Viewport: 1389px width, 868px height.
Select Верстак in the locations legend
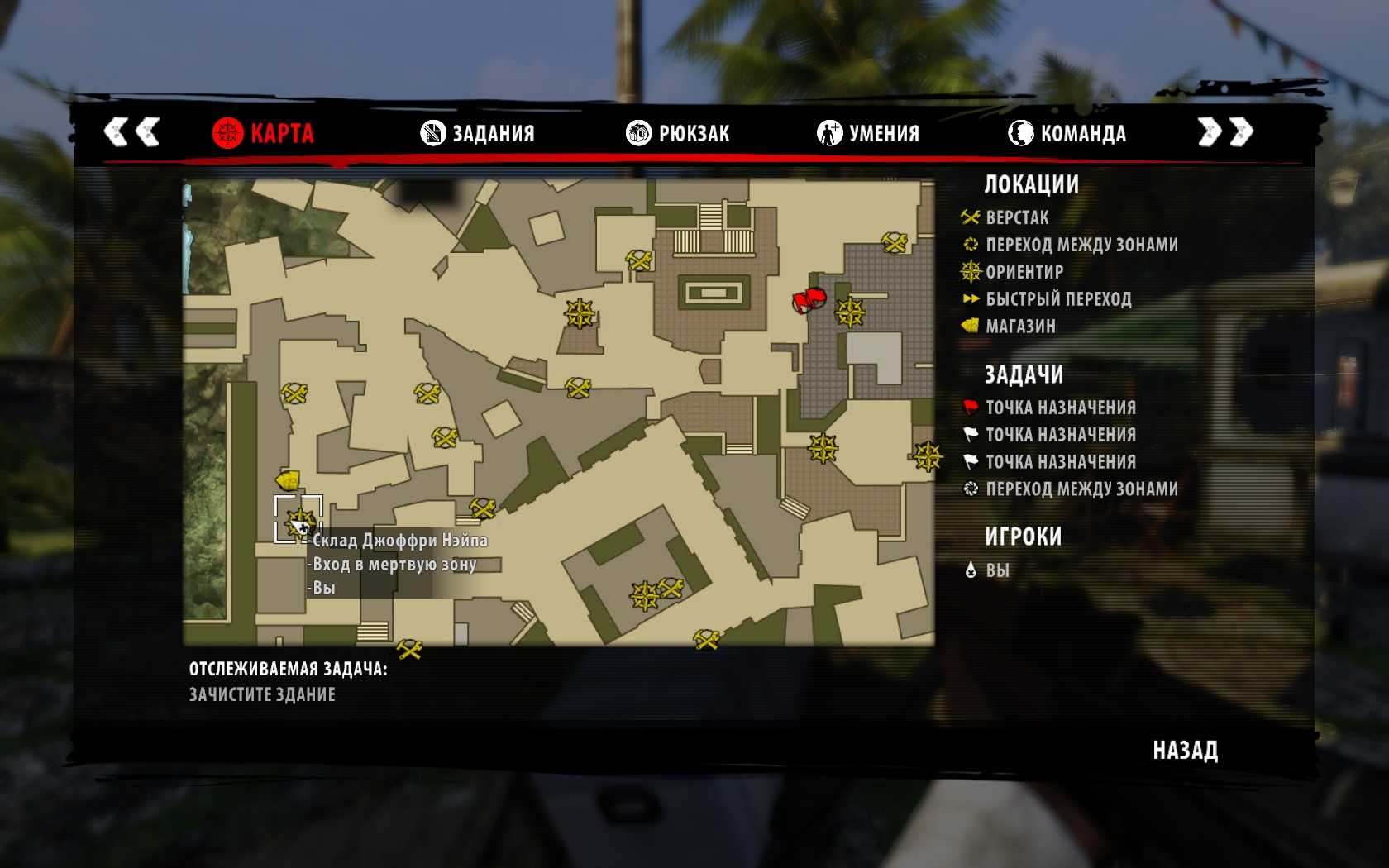[1016, 217]
